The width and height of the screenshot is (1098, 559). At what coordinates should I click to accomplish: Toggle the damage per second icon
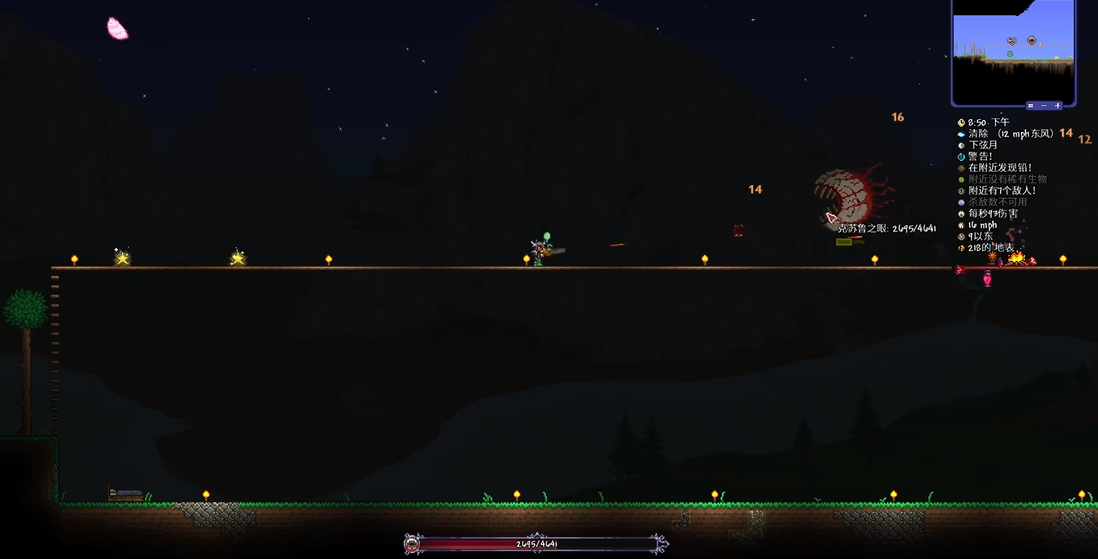pos(962,214)
